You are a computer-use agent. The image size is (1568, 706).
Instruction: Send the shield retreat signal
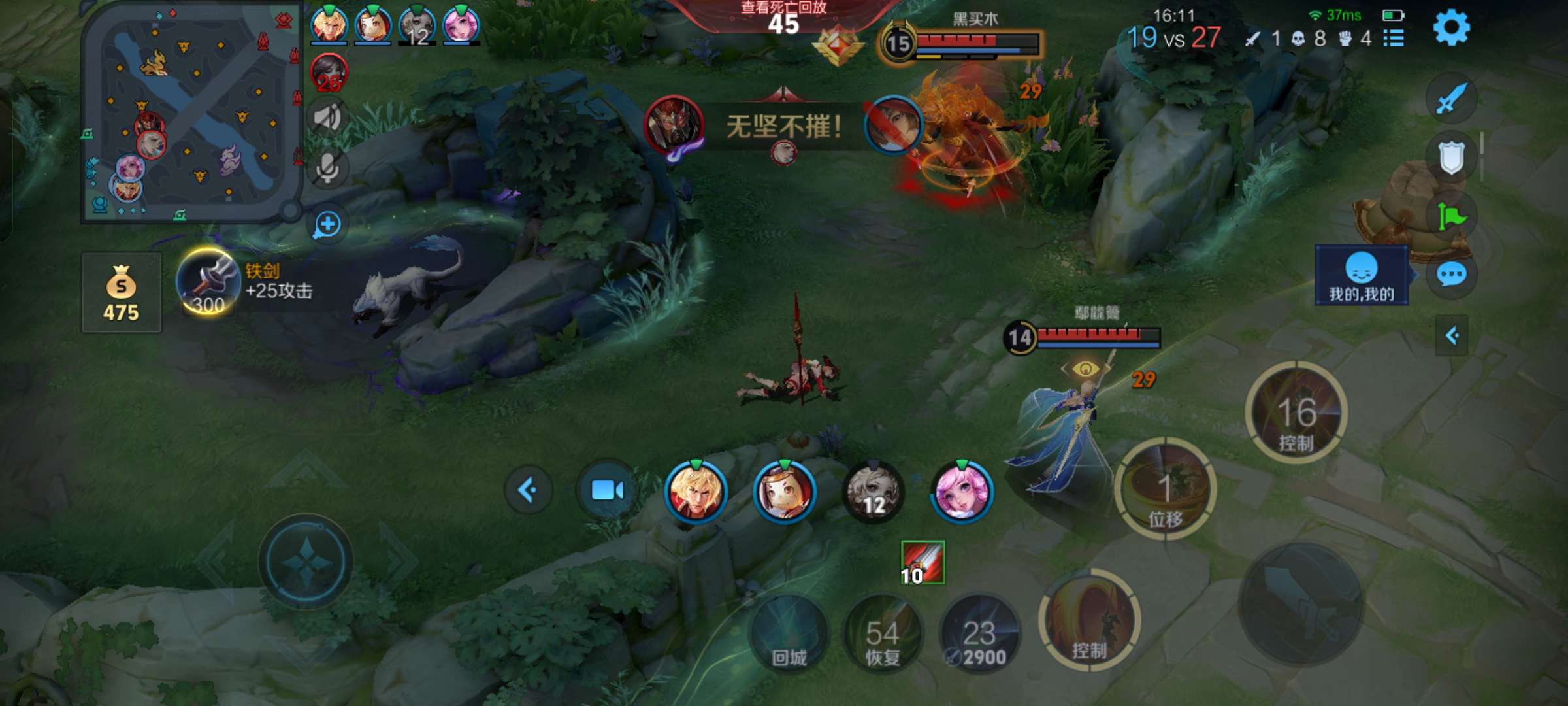(1451, 158)
